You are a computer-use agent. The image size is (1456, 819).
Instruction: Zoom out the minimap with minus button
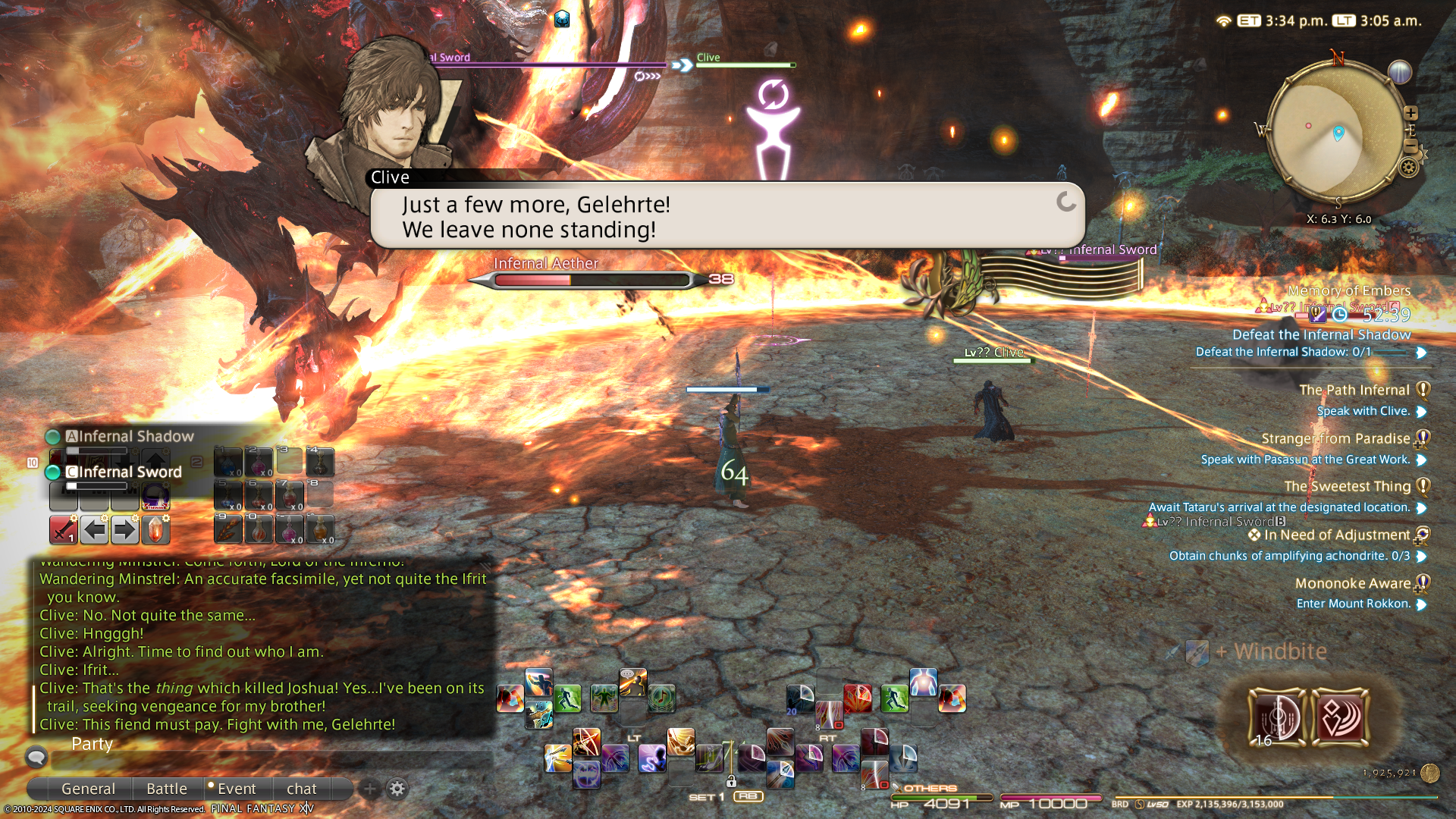tap(1410, 145)
